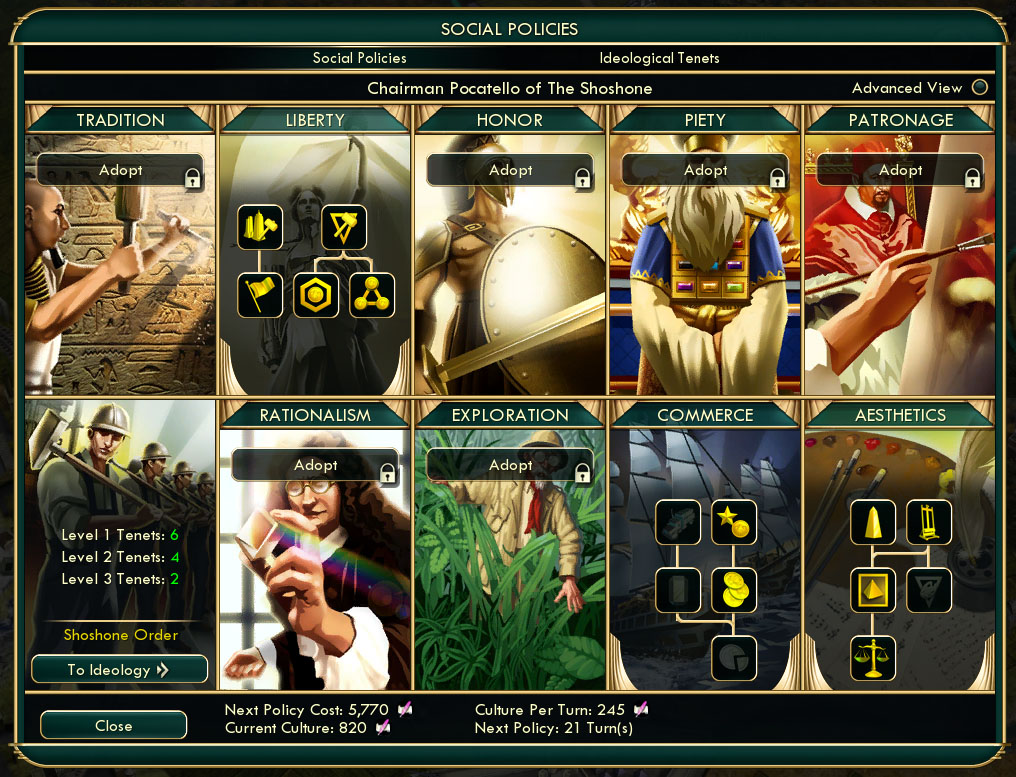Viewport: 1016px width, 777px height.
Task: Select the Commerce pie chart policy
Action: pos(734,658)
